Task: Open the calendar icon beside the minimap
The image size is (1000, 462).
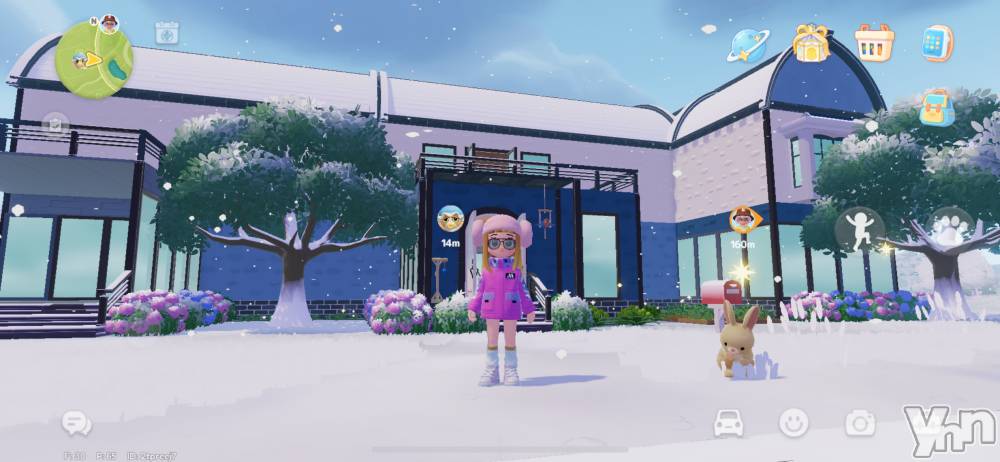Action: click(167, 33)
